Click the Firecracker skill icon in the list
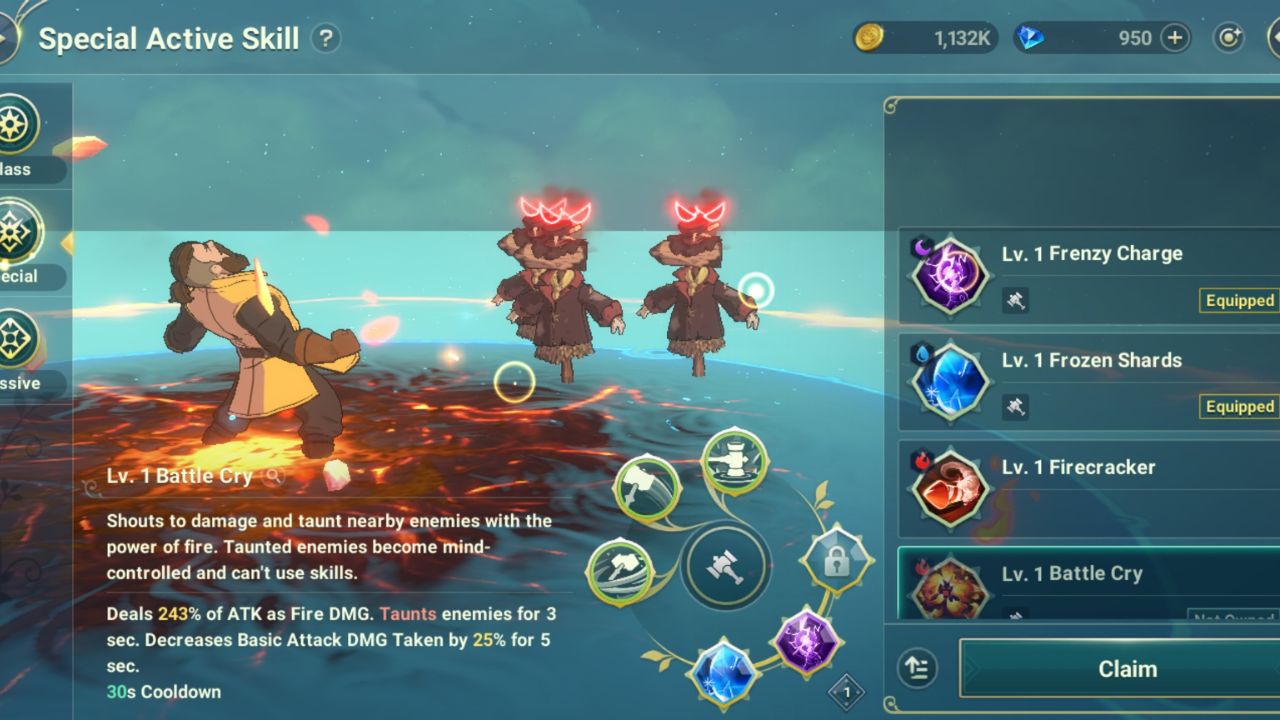 [x=950, y=487]
